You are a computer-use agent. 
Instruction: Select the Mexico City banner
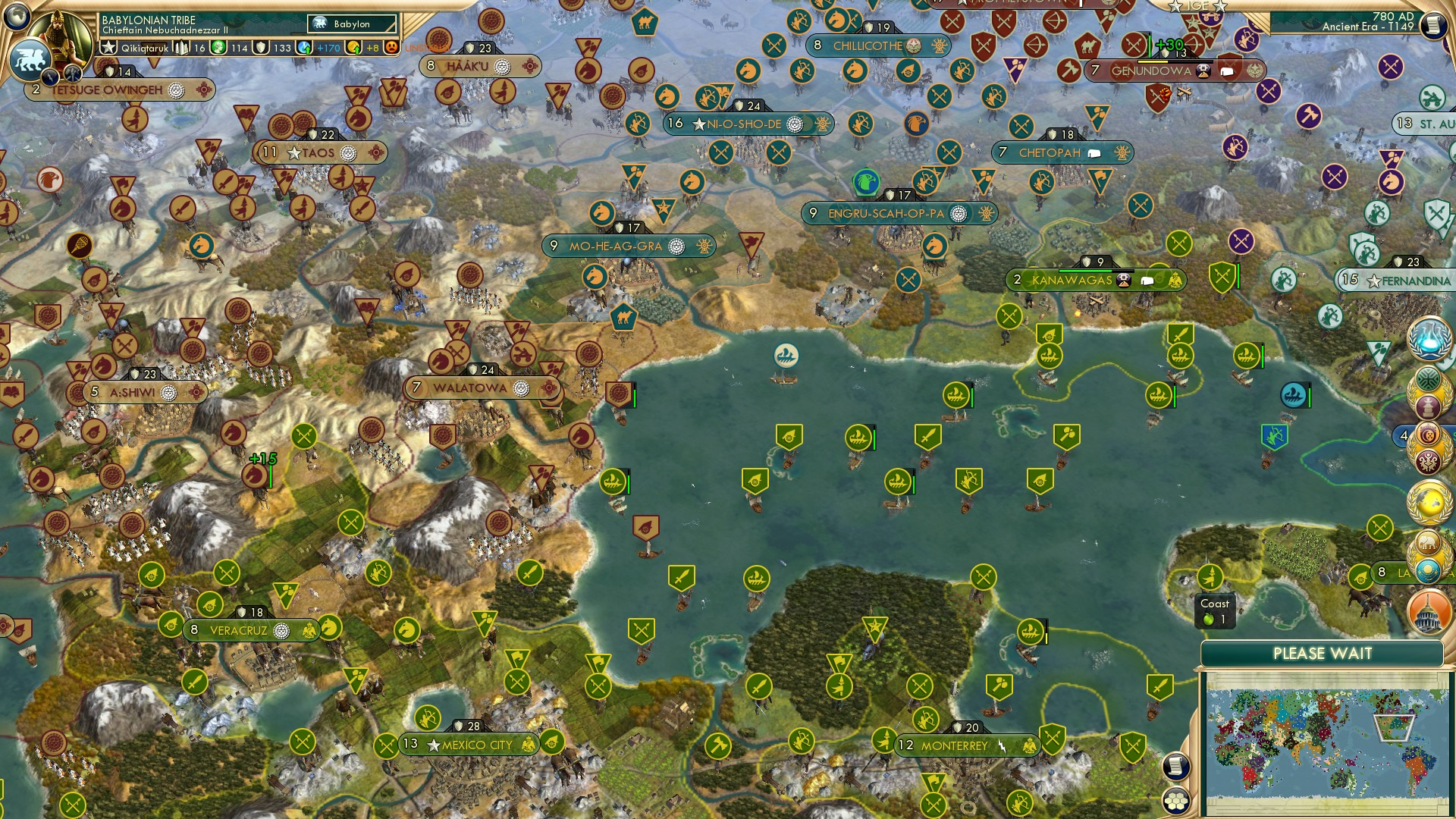point(469,744)
